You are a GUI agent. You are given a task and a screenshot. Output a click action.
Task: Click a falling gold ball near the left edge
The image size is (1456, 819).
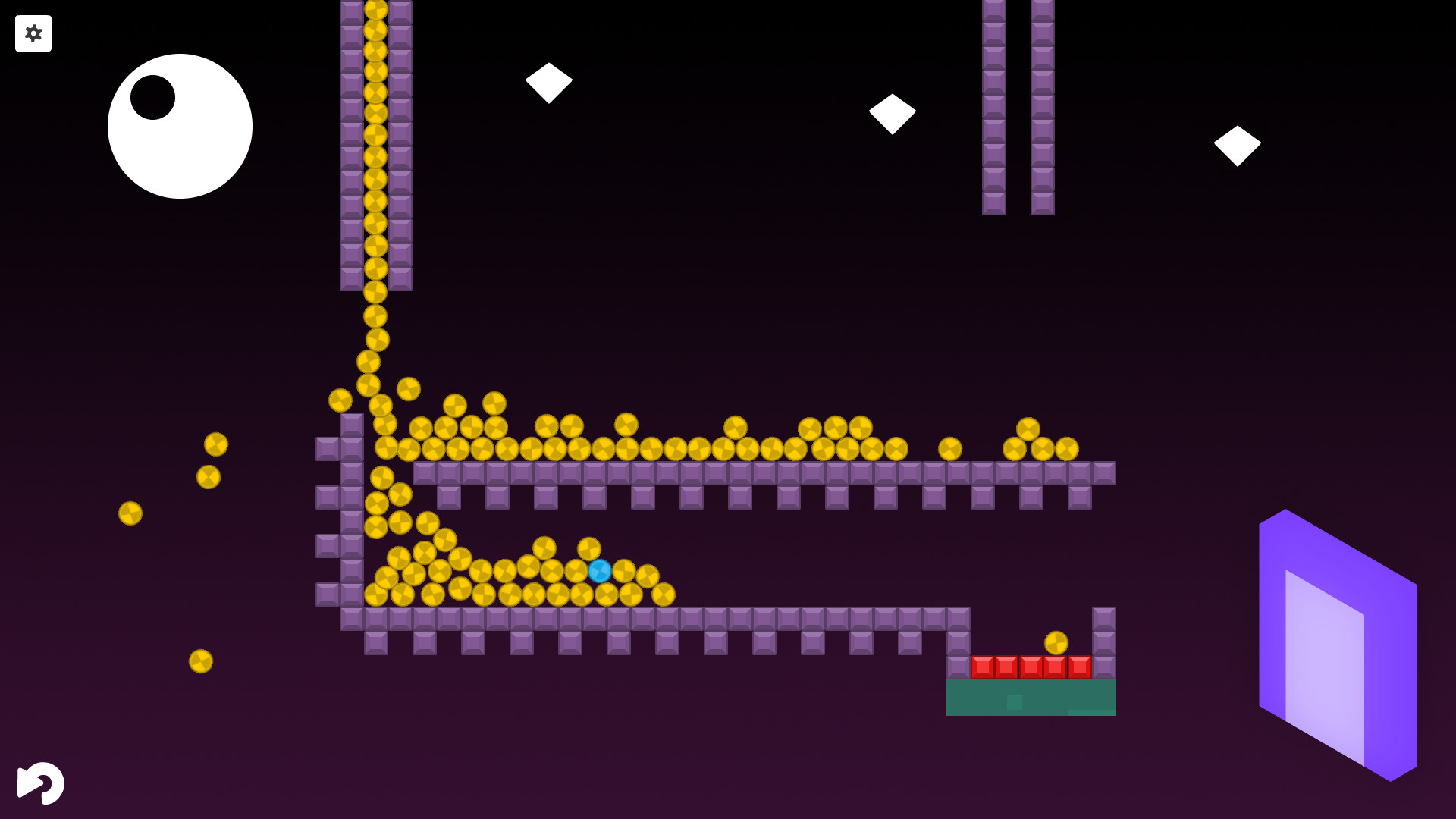click(130, 513)
